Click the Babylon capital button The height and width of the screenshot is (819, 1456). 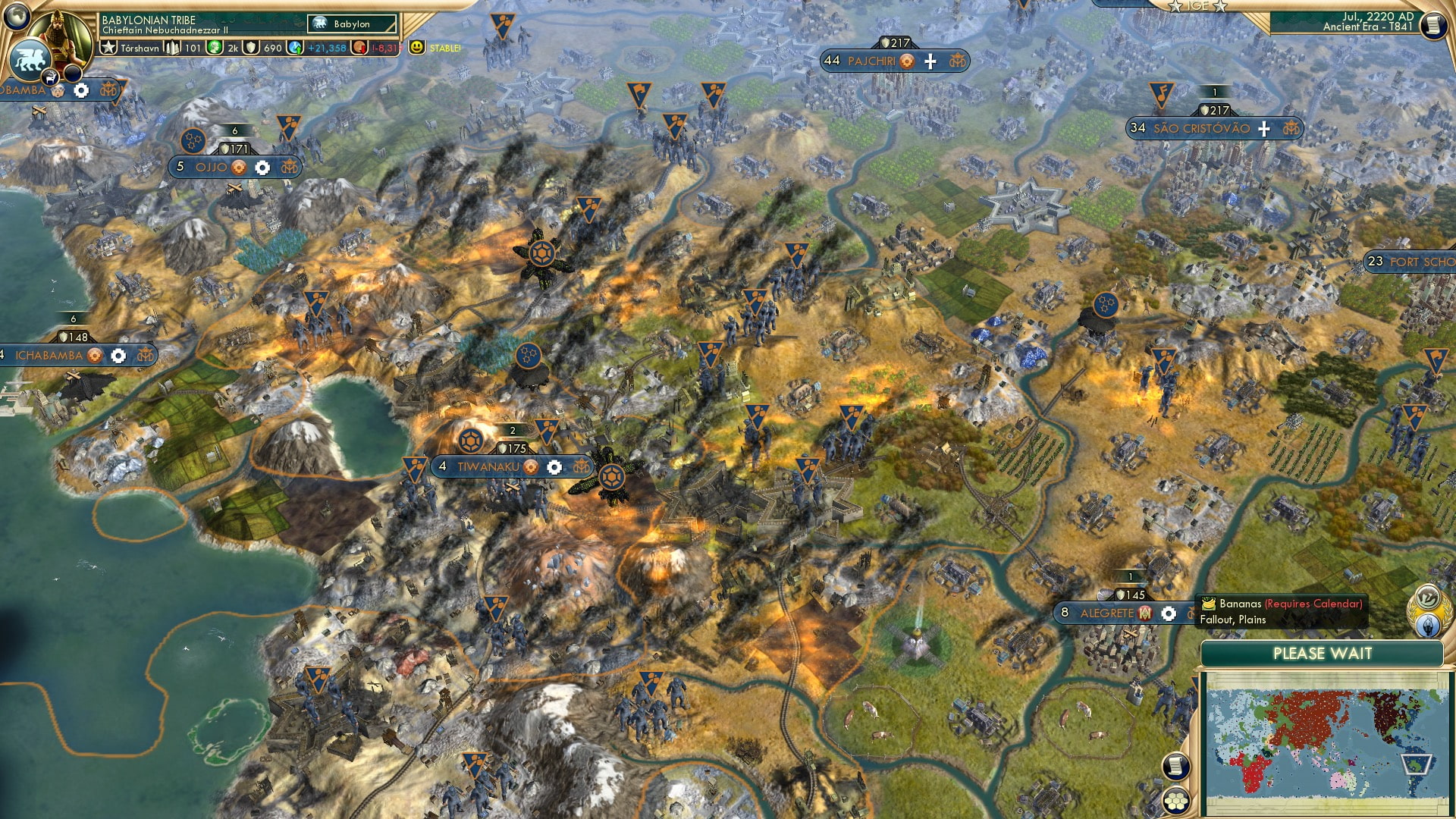[352, 24]
